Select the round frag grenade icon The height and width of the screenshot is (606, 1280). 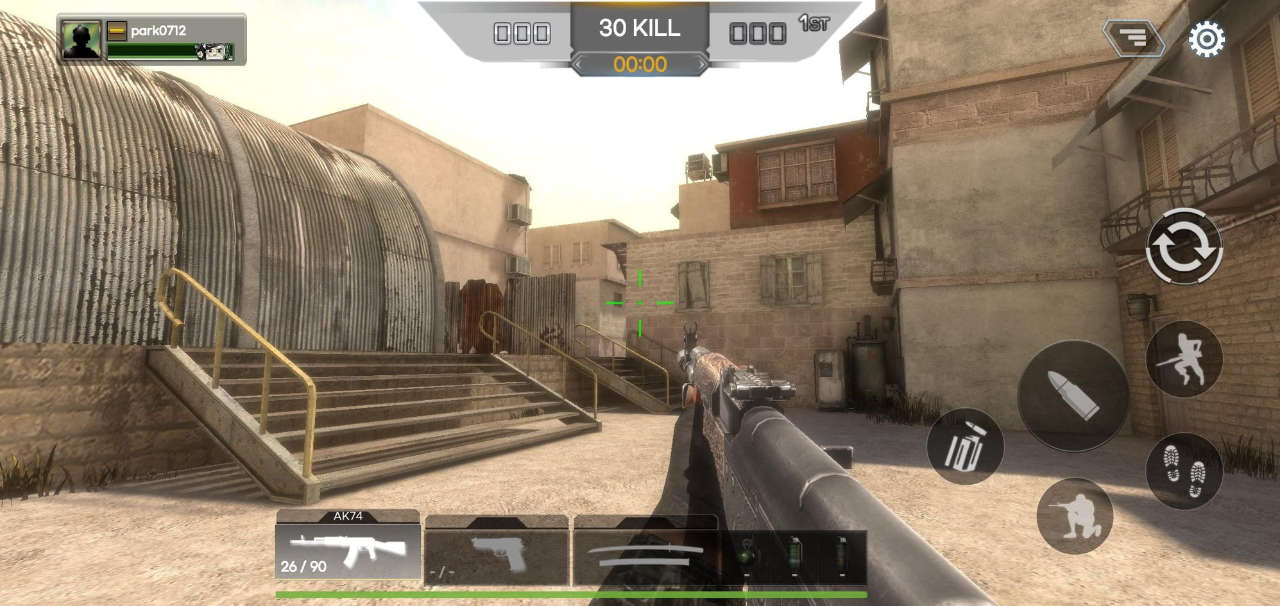(746, 553)
